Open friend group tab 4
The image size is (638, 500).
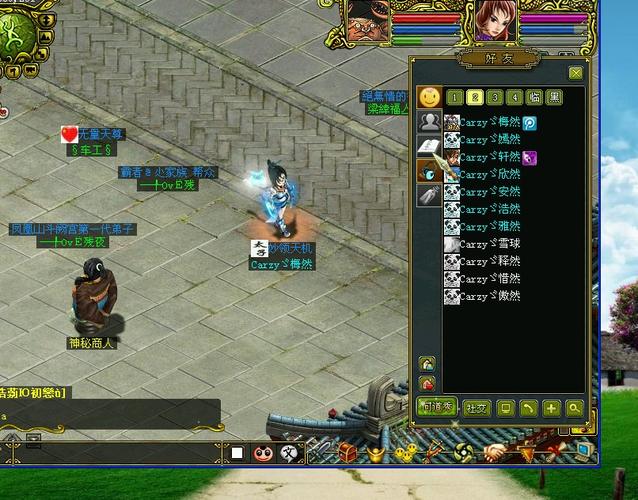point(514,97)
